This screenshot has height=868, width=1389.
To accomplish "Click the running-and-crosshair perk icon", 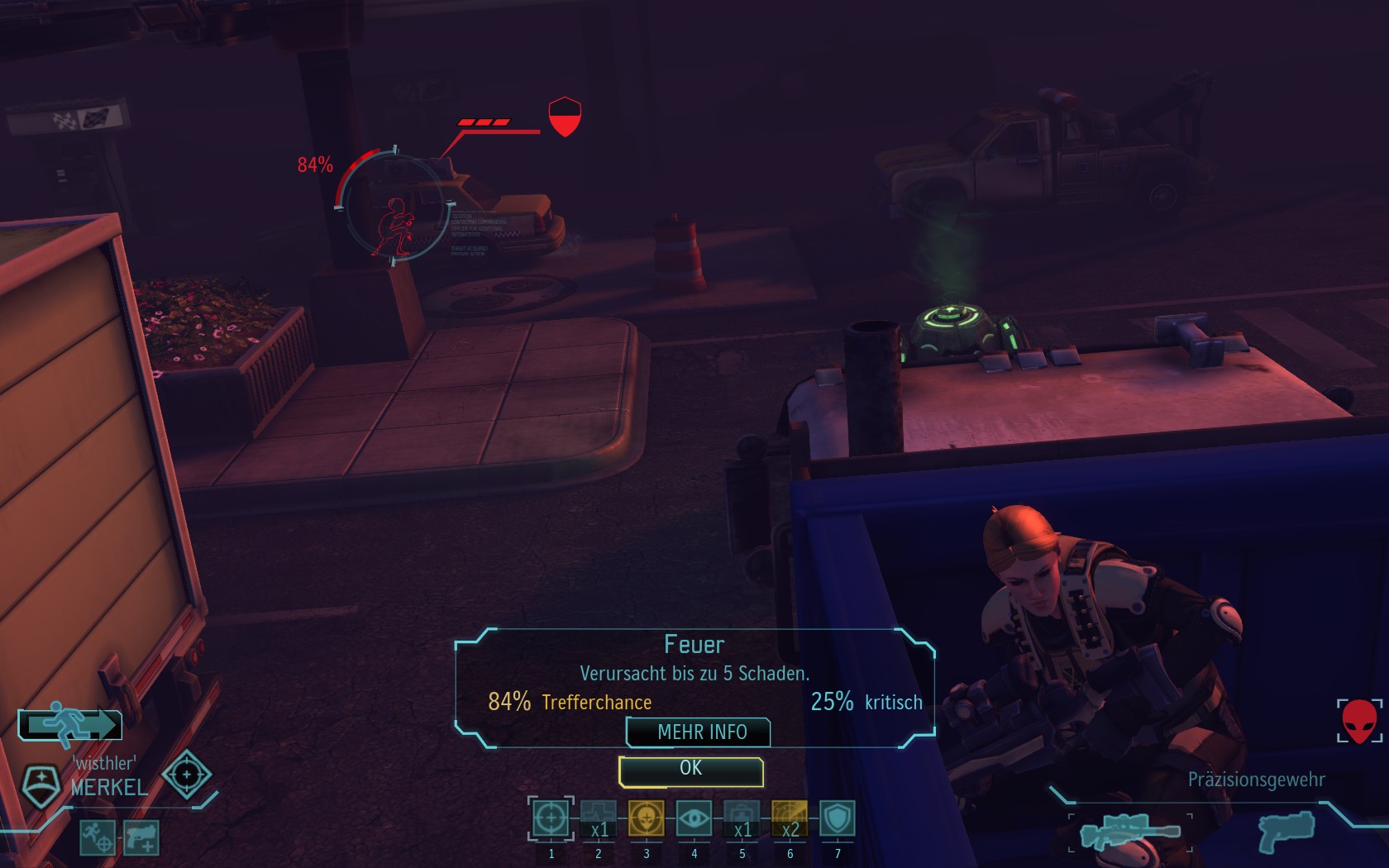I will [x=98, y=837].
